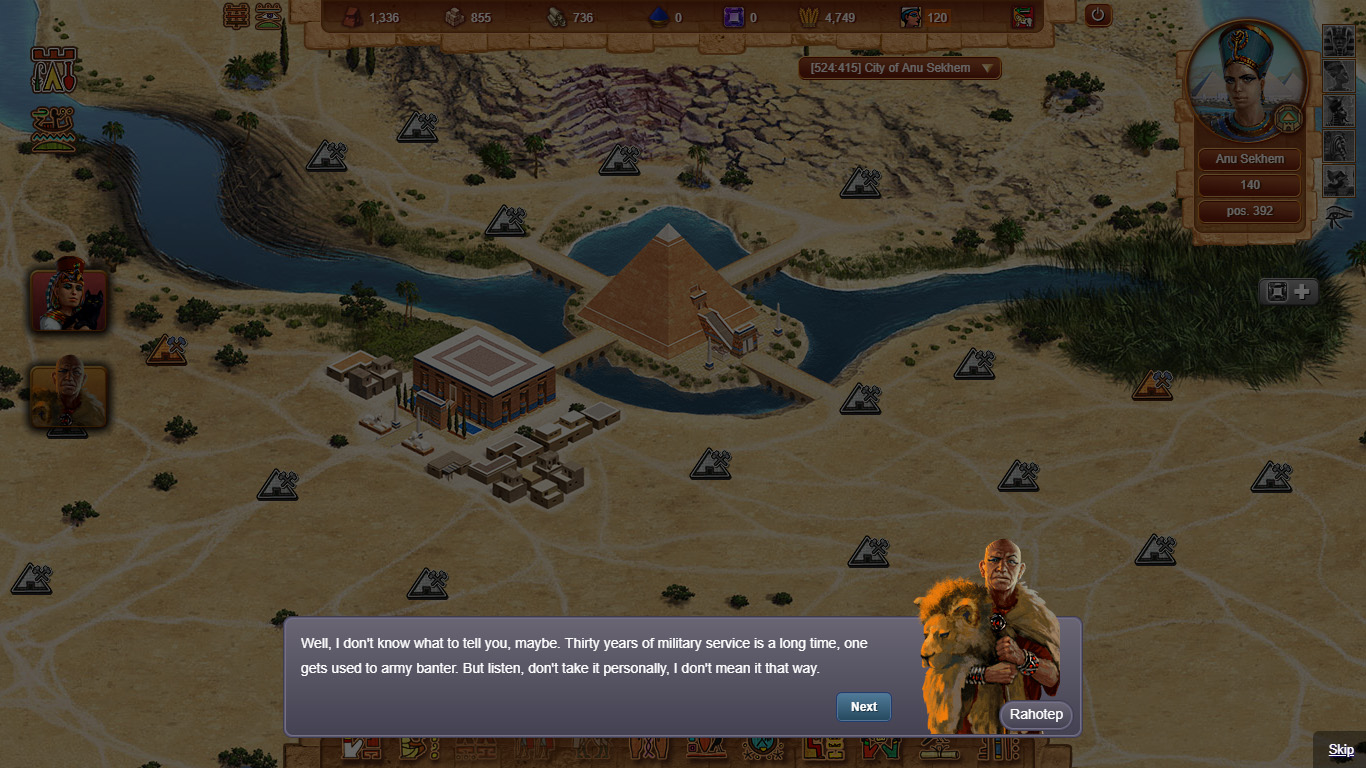
Task: Click the hieroglyph bird and boat icon
Action: pos(54,128)
